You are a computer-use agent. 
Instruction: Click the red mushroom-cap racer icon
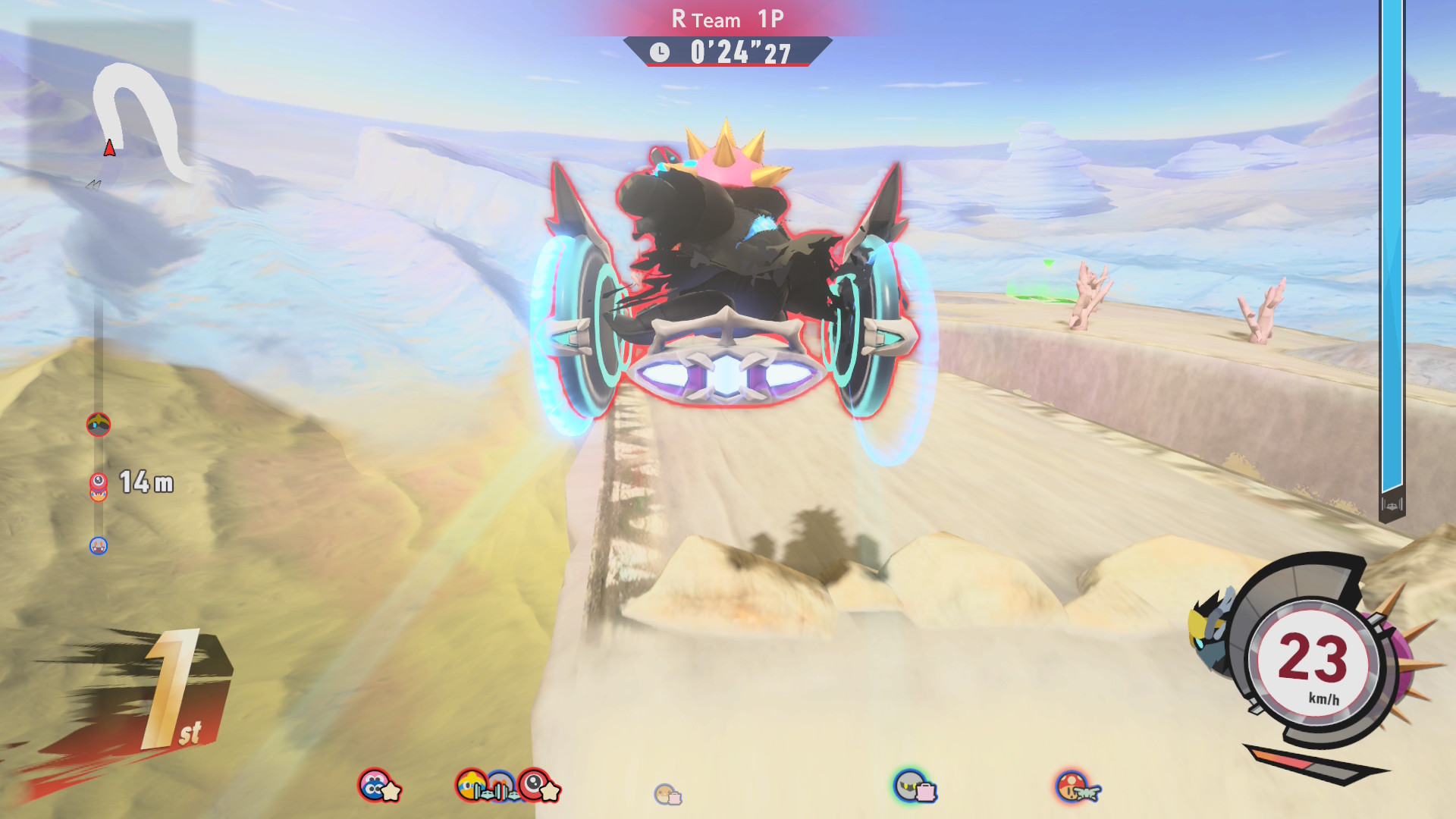(1073, 787)
